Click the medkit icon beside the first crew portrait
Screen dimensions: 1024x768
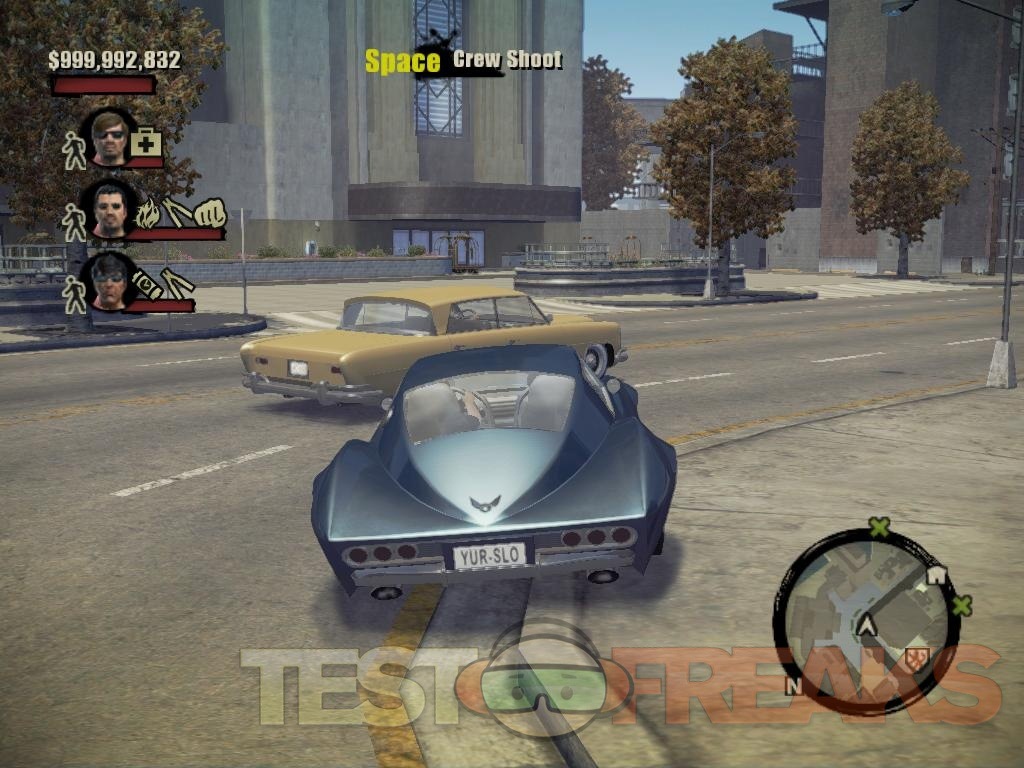coord(146,142)
